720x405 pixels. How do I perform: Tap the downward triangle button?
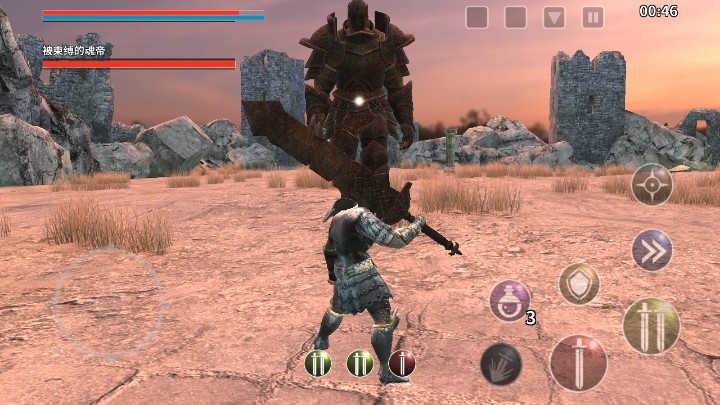coord(554,17)
